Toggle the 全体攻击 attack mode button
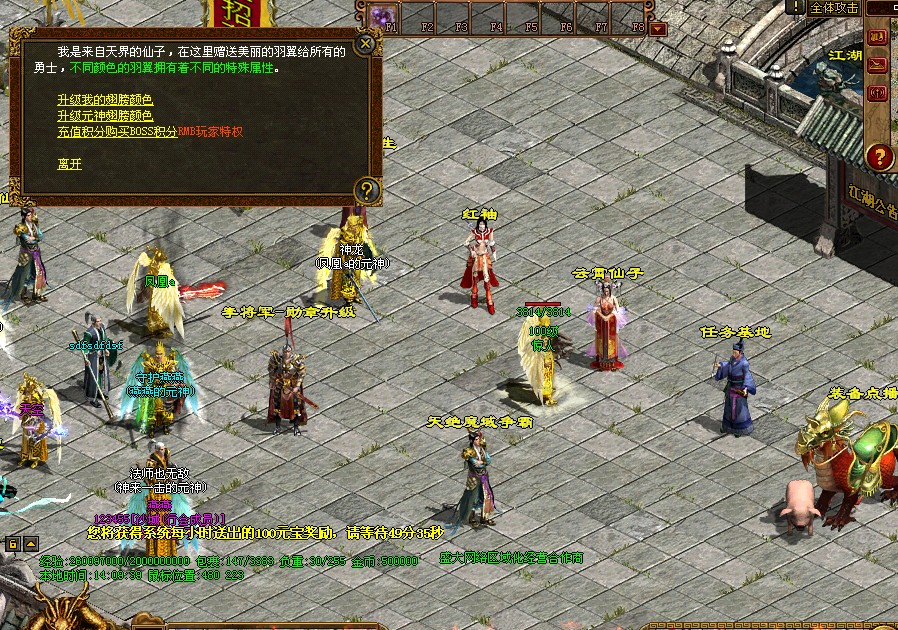898x630 pixels. (834, 8)
